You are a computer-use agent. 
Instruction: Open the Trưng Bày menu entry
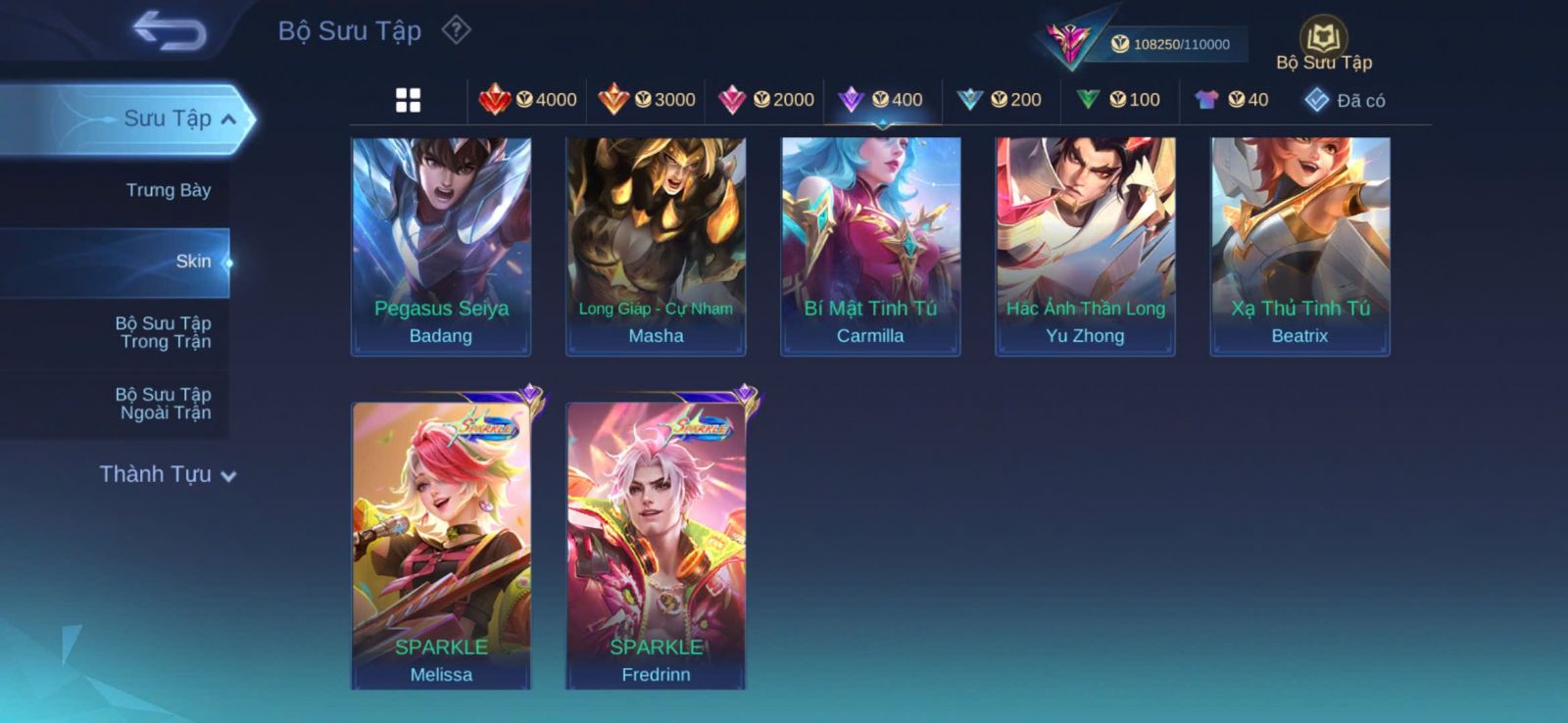coord(168,190)
